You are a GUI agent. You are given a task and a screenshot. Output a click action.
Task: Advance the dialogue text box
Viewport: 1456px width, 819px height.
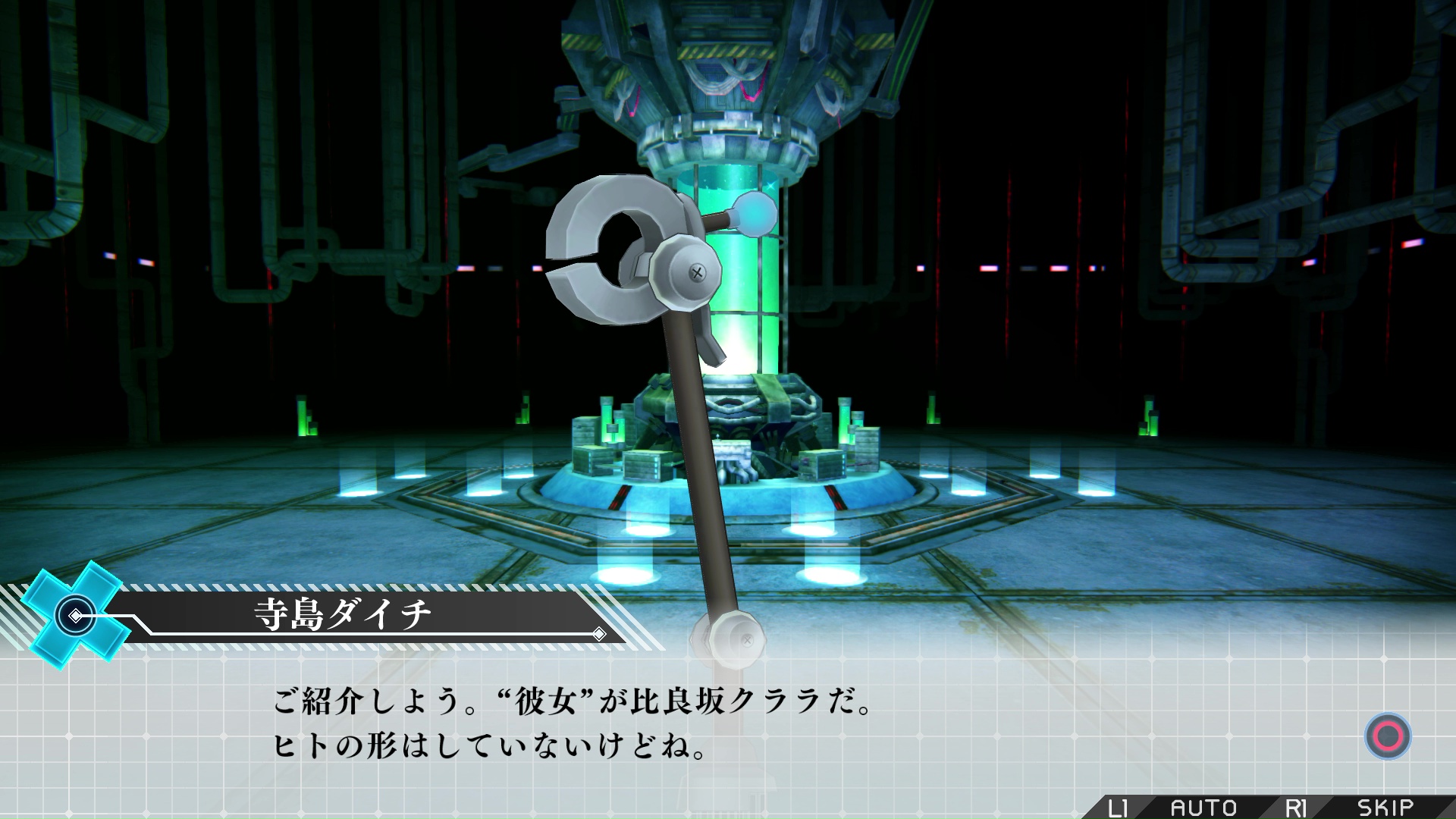[1388, 736]
